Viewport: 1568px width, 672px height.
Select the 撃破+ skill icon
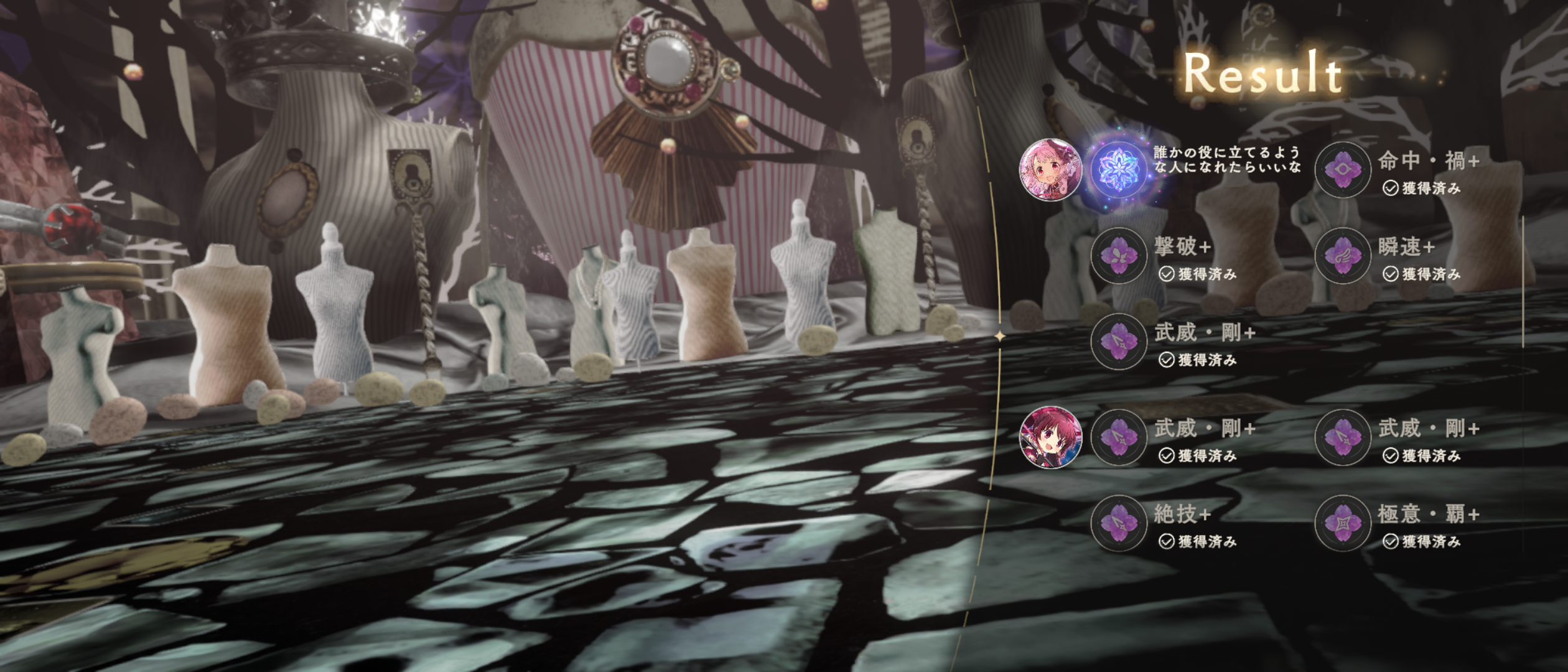[x=1119, y=256]
